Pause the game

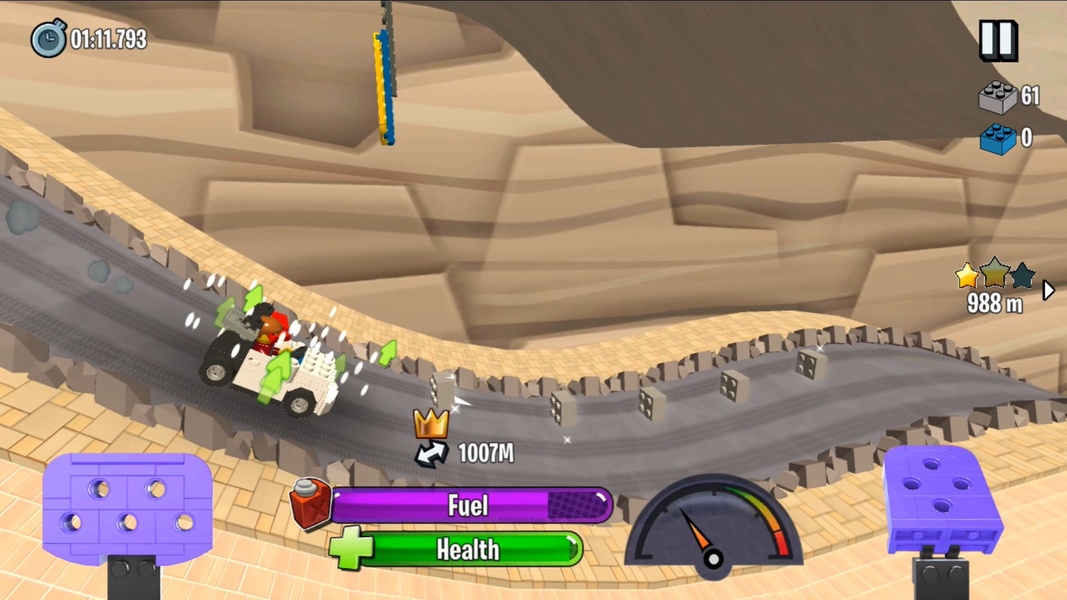click(x=997, y=40)
